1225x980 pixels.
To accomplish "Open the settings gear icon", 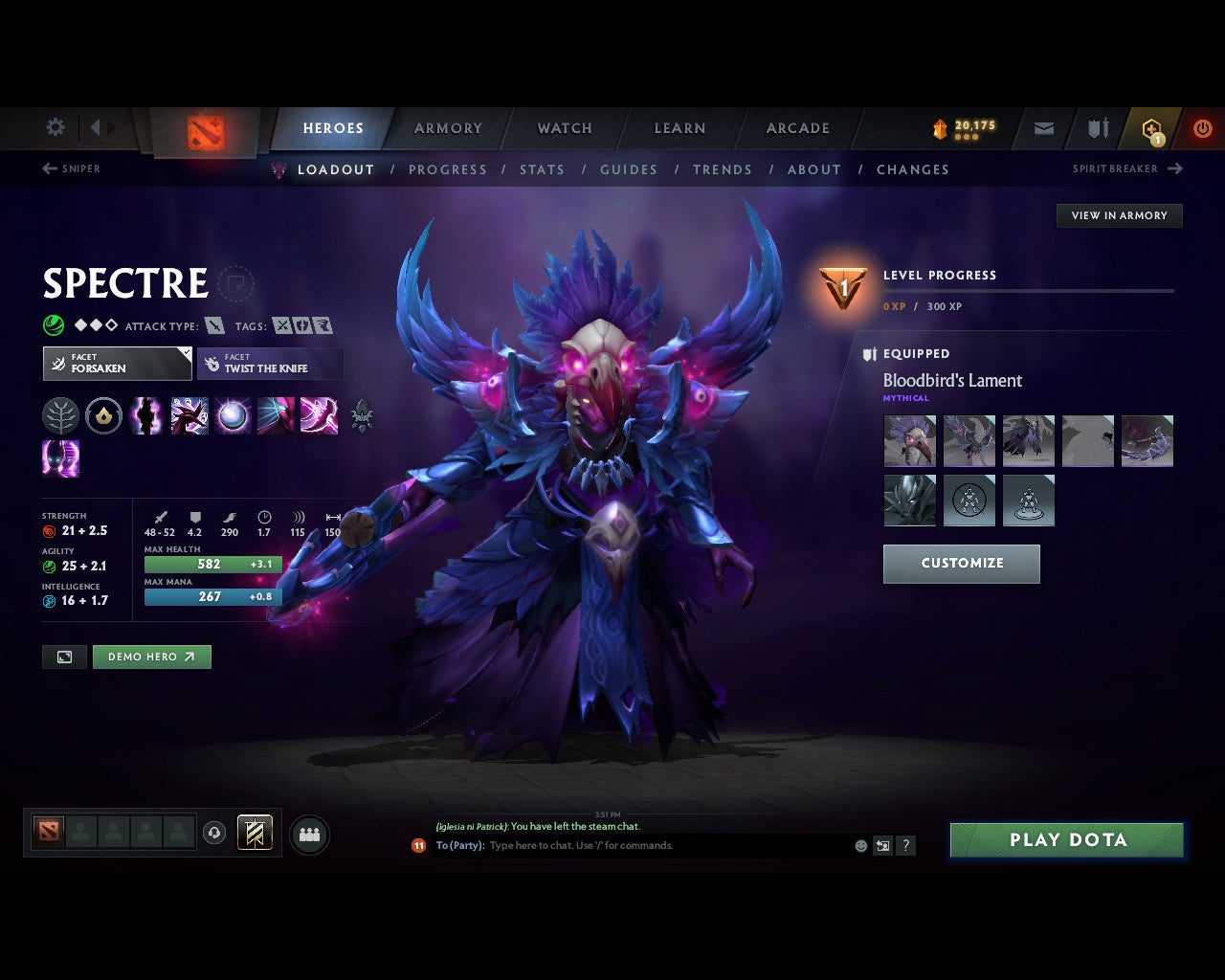I will [x=55, y=127].
